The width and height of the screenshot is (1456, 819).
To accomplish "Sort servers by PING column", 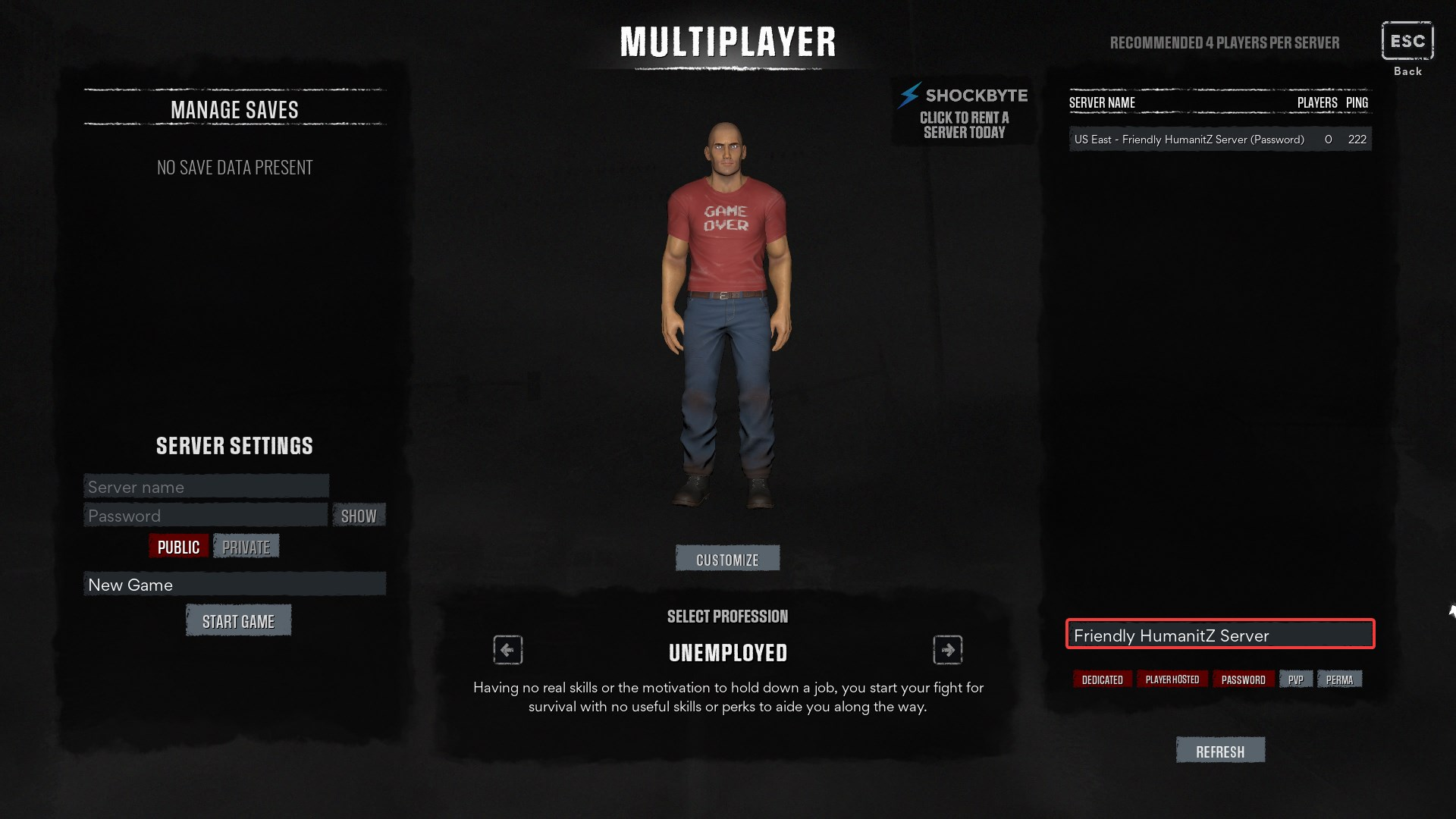I will [1357, 102].
